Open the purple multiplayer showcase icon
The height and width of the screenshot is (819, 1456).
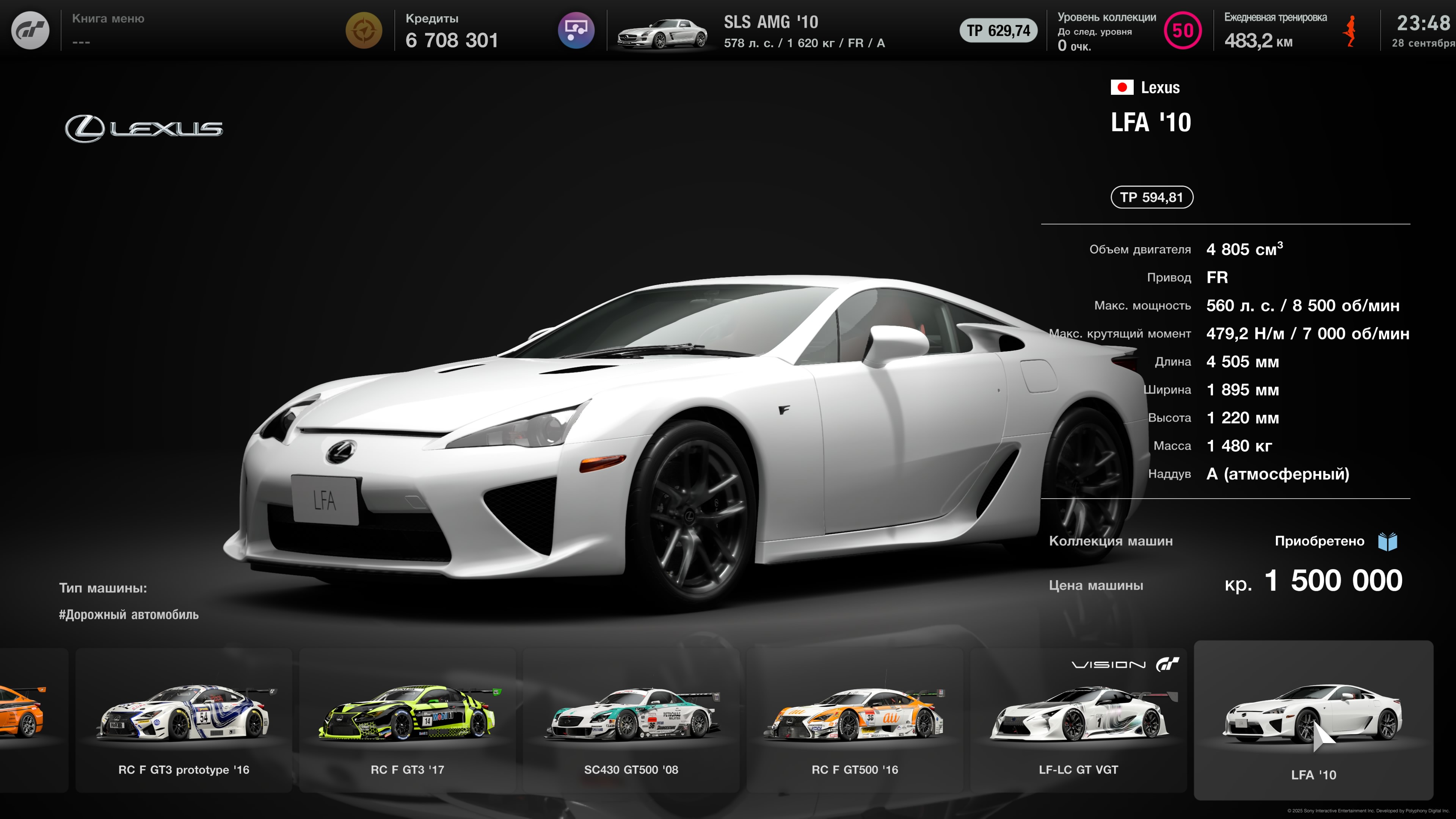[x=576, y=30]
